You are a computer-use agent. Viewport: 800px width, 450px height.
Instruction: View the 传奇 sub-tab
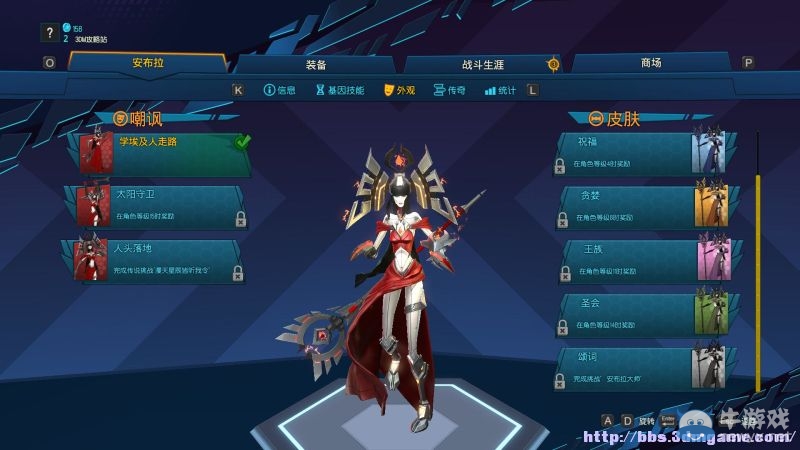click(x=450, y=90)
